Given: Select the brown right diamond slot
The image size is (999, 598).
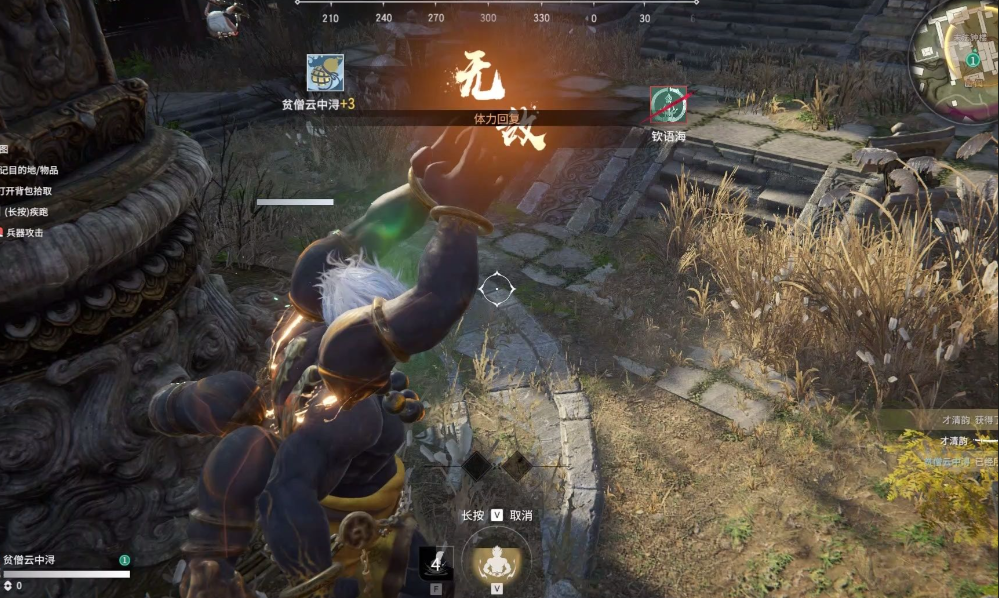Looking at the screenshot, I should [x=515, y=464].
